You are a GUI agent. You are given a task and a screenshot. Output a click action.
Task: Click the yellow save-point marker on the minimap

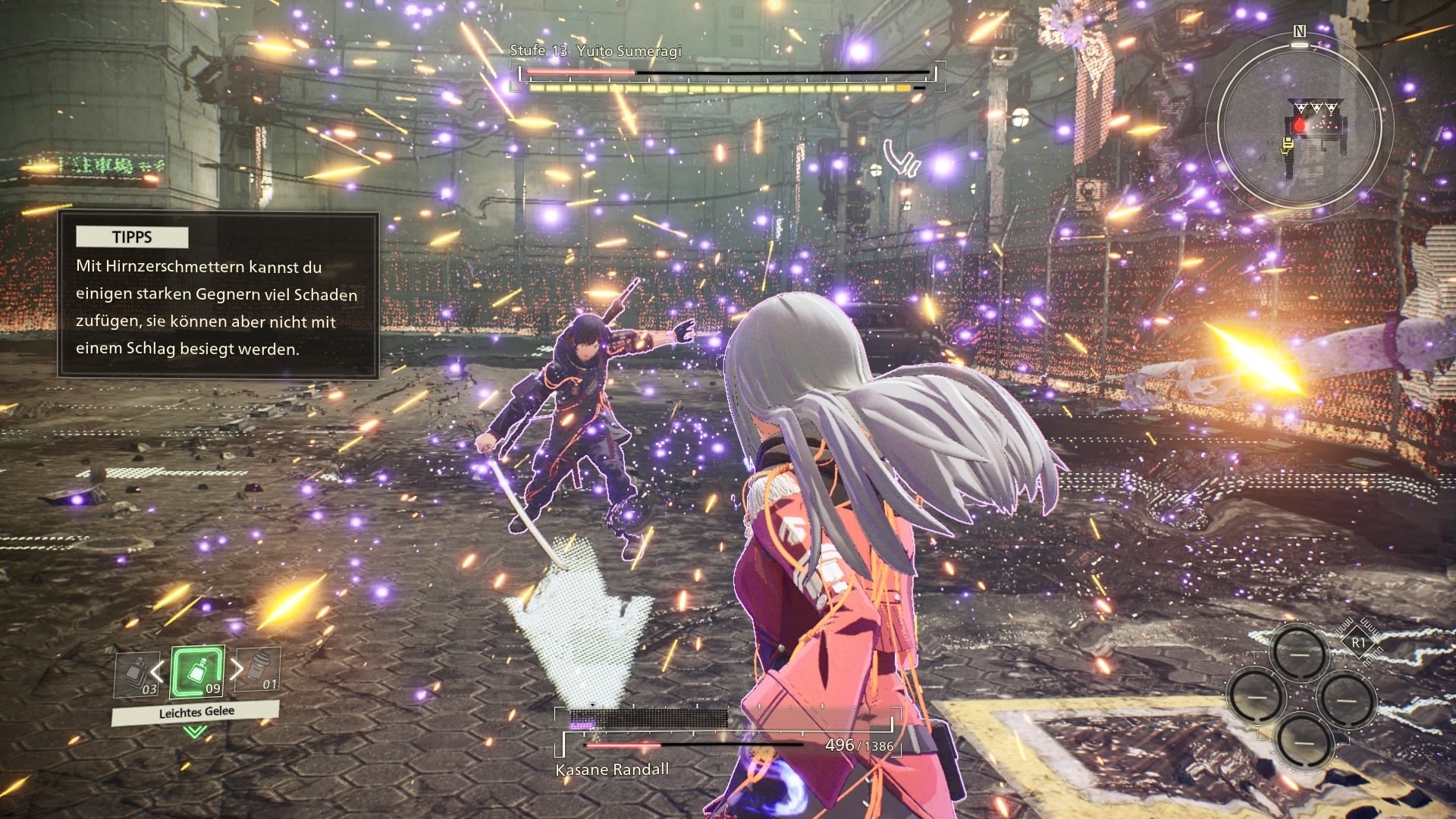1286,144
